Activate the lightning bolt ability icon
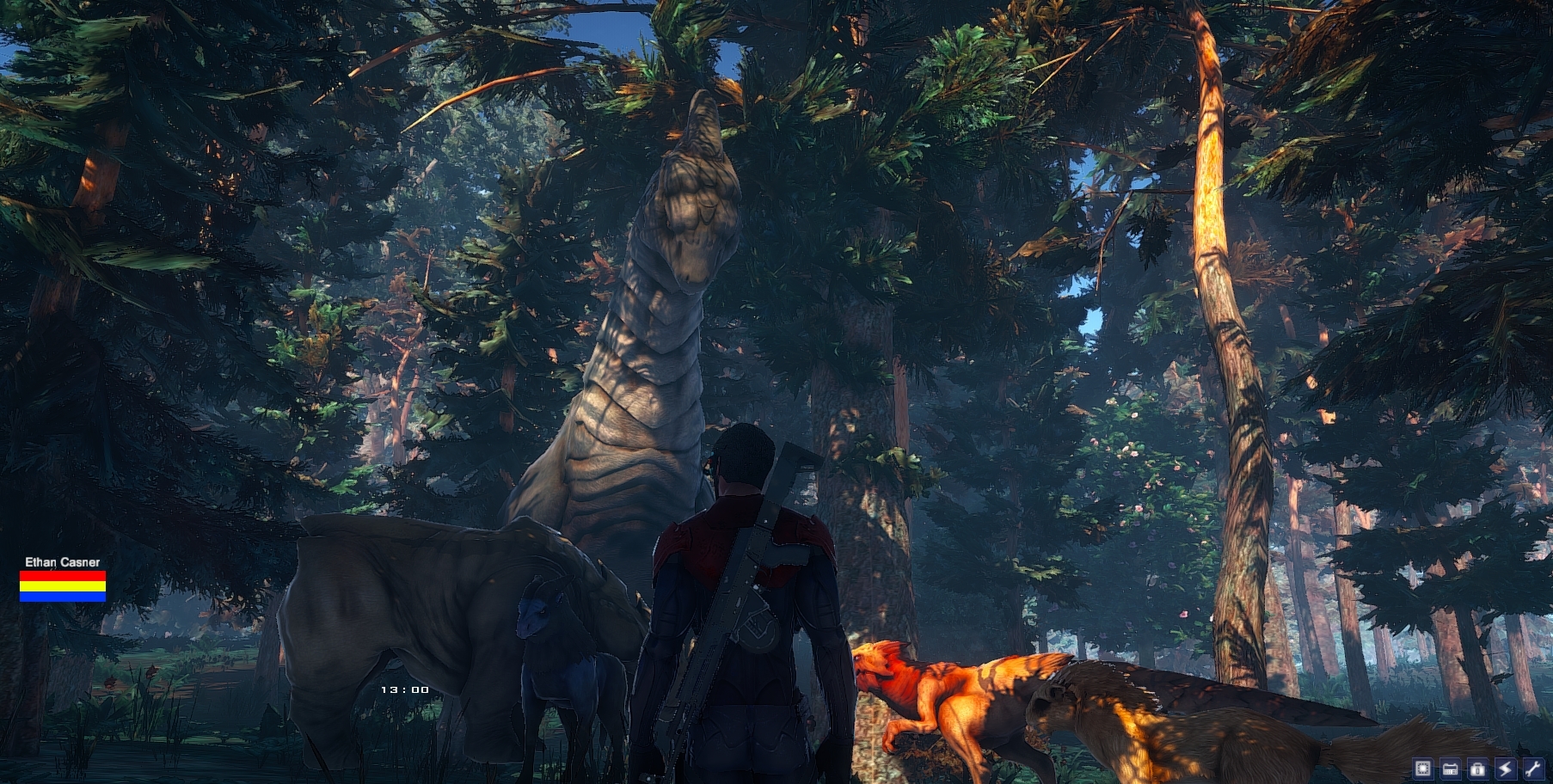The width and height of the screenshot is (1553, 784). click(1506, 769)
